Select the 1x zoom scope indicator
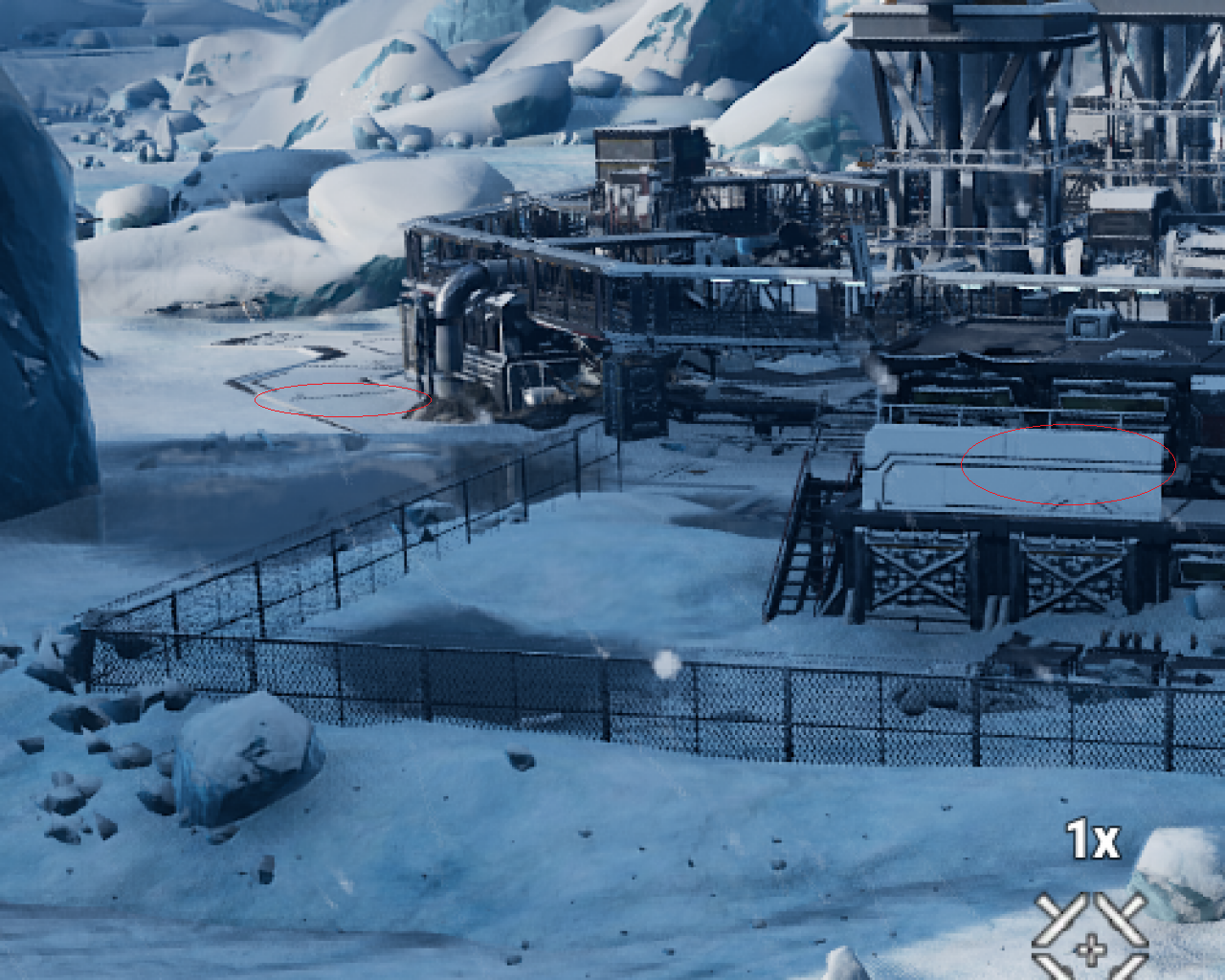The width and height of the screenshot is (1225, 980). click(1092, 840)
